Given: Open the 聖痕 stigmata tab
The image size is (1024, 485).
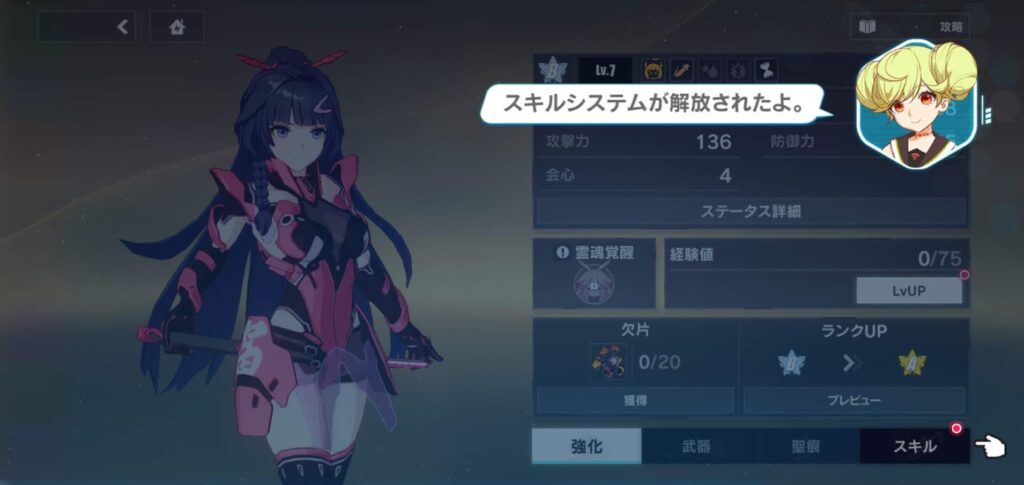Looking at the screenshot, I should point(805,446).
